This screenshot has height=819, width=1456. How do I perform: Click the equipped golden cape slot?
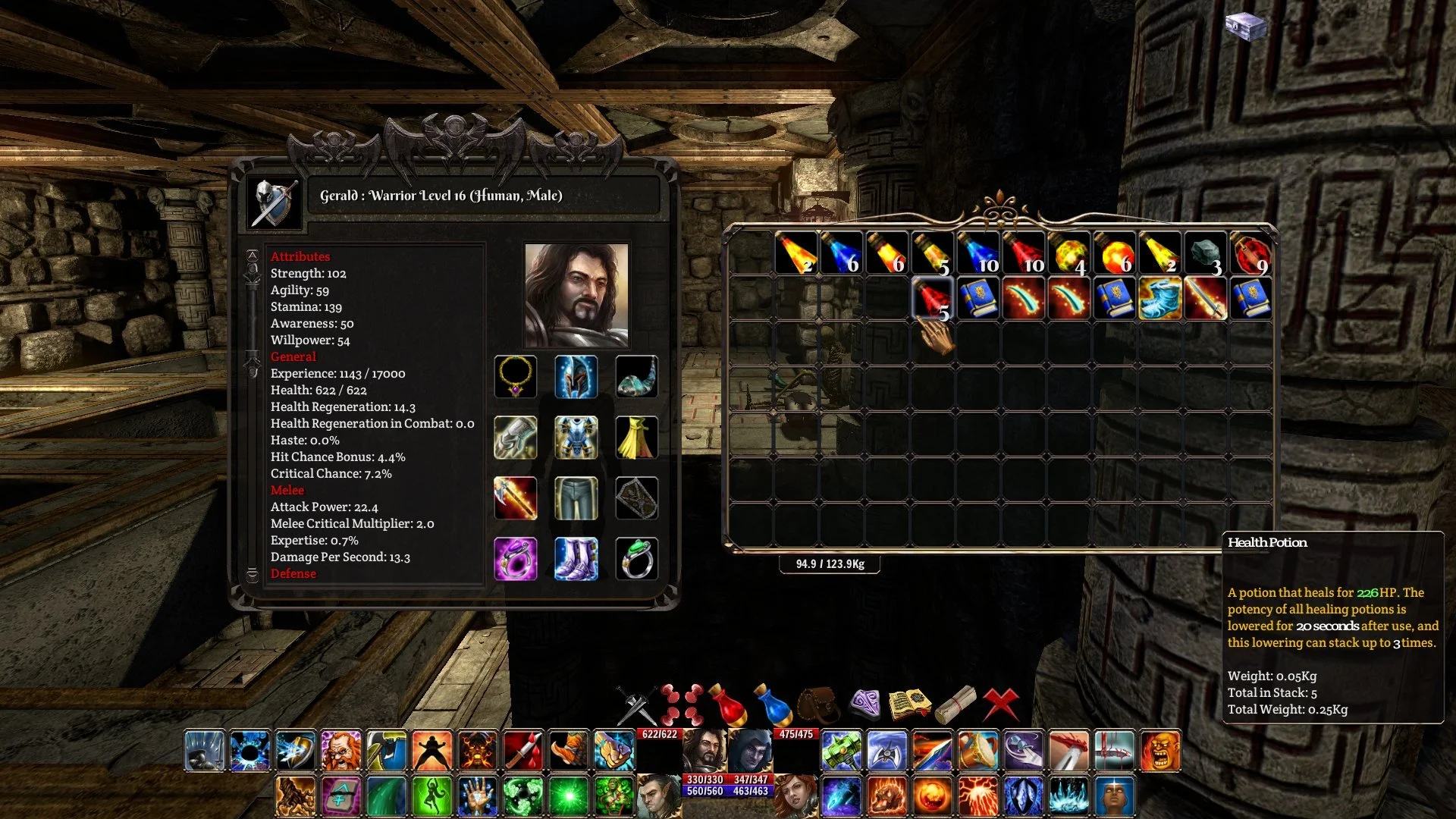(x=638, y=438)
